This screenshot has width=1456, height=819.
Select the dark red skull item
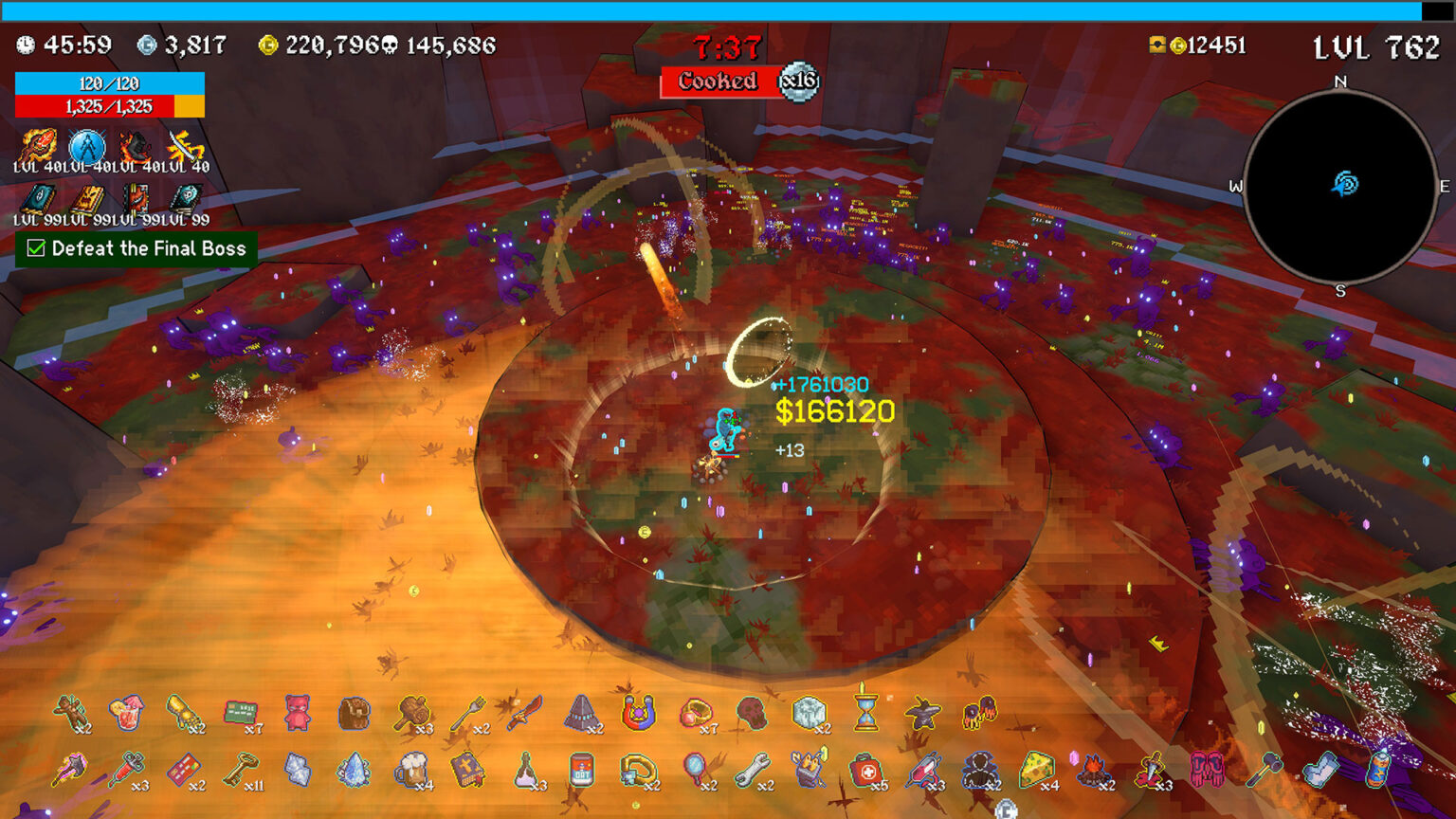(x=751, y=713)
